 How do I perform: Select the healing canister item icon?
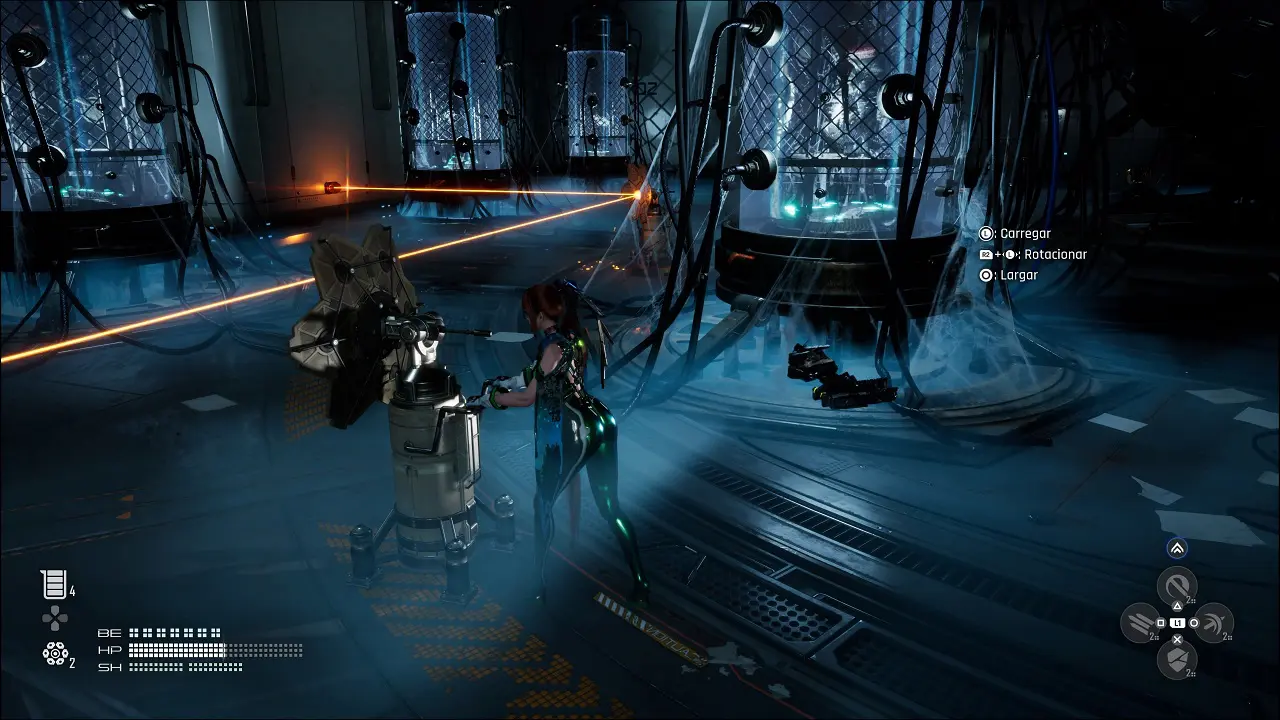[53, 584]
